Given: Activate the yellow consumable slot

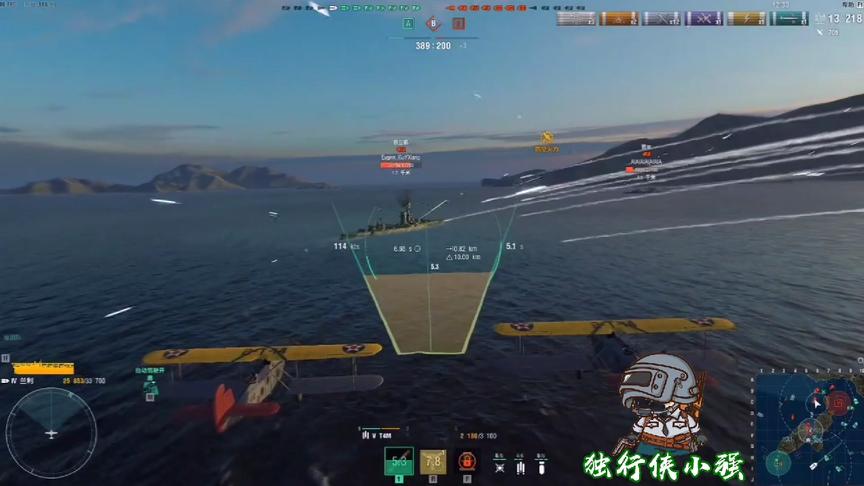Looking at the screenshot, I should (432, 461).
